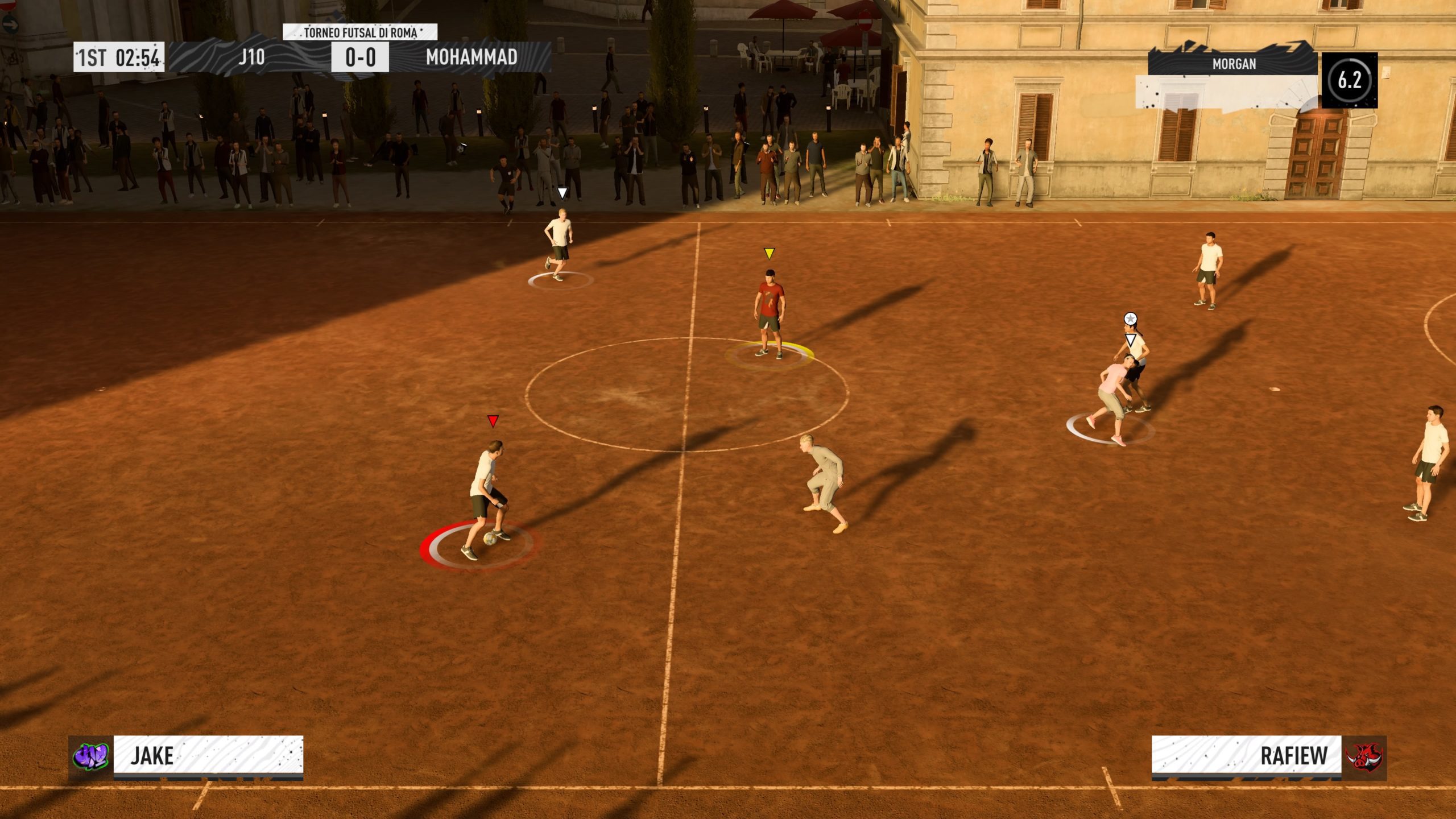Click the purple graffiti emblem beside JAKE

[x=91, y=757]
